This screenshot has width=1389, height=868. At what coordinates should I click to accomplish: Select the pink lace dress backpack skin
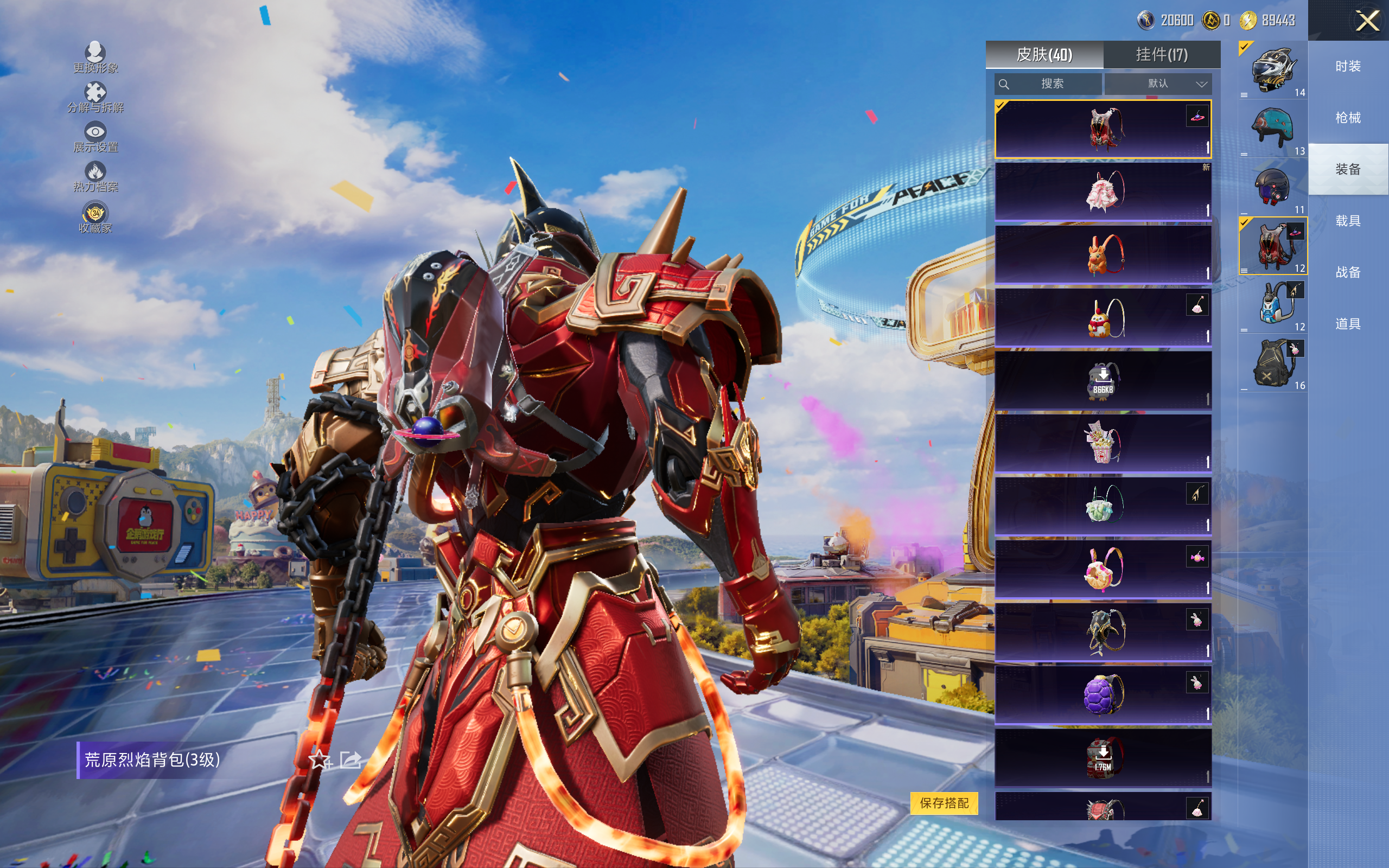(1103, 192)
